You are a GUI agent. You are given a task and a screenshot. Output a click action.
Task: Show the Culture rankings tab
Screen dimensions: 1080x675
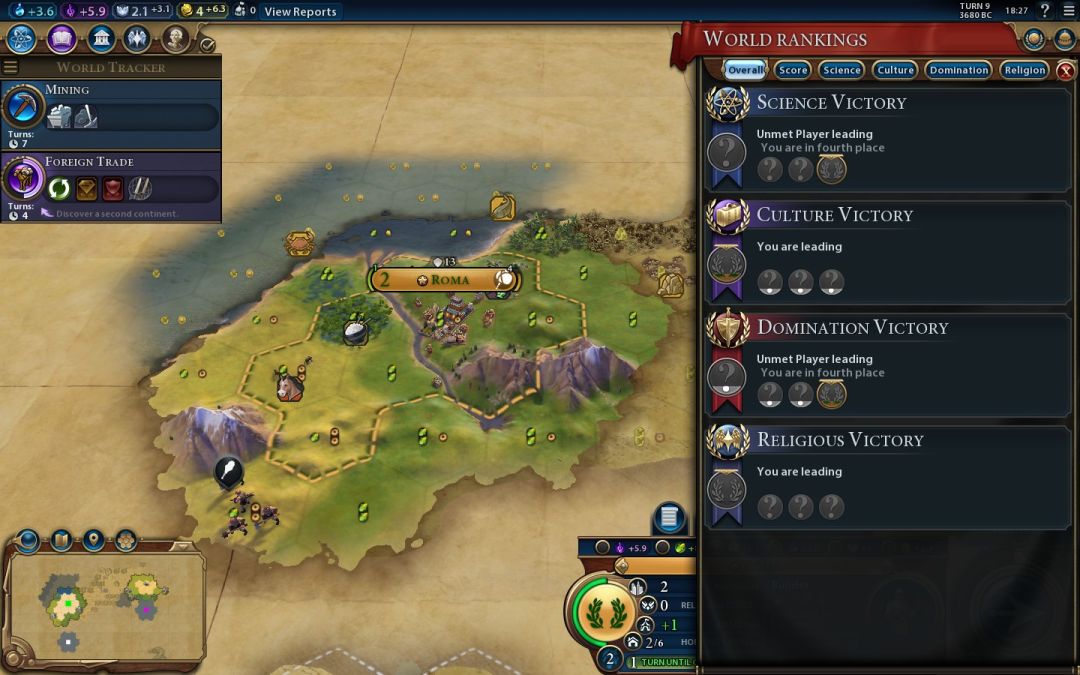tap(895, 70)
